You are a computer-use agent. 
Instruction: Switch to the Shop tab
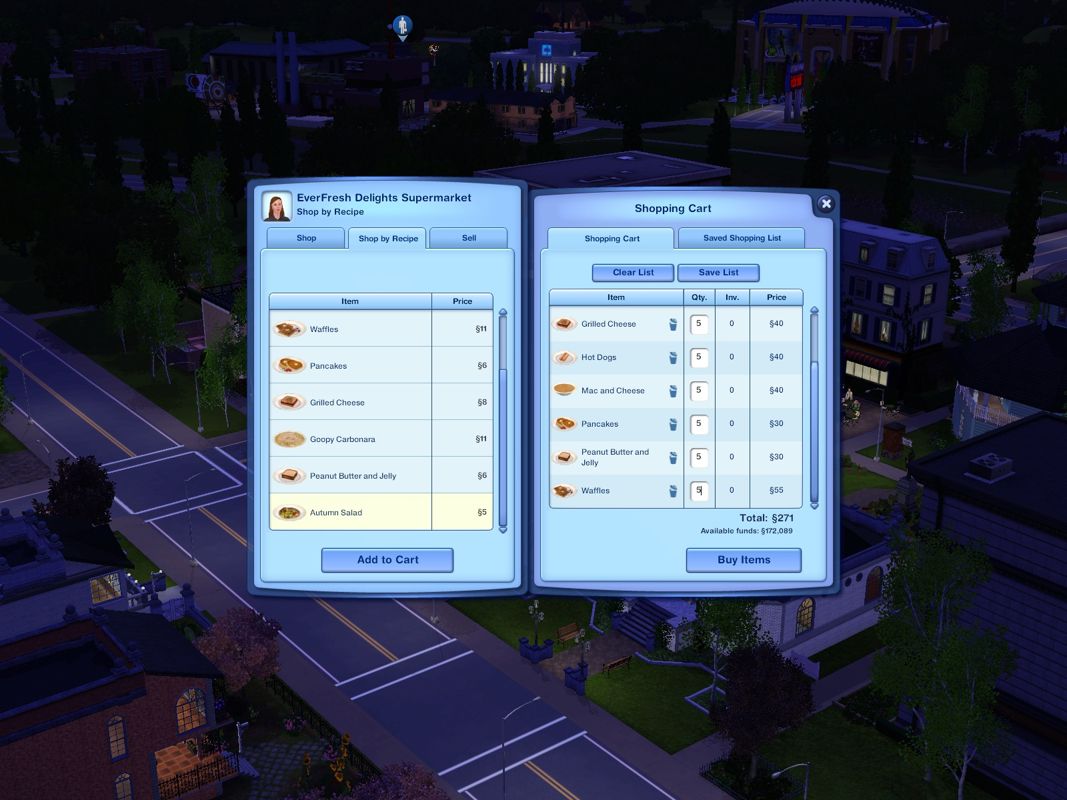pos(306,238)
